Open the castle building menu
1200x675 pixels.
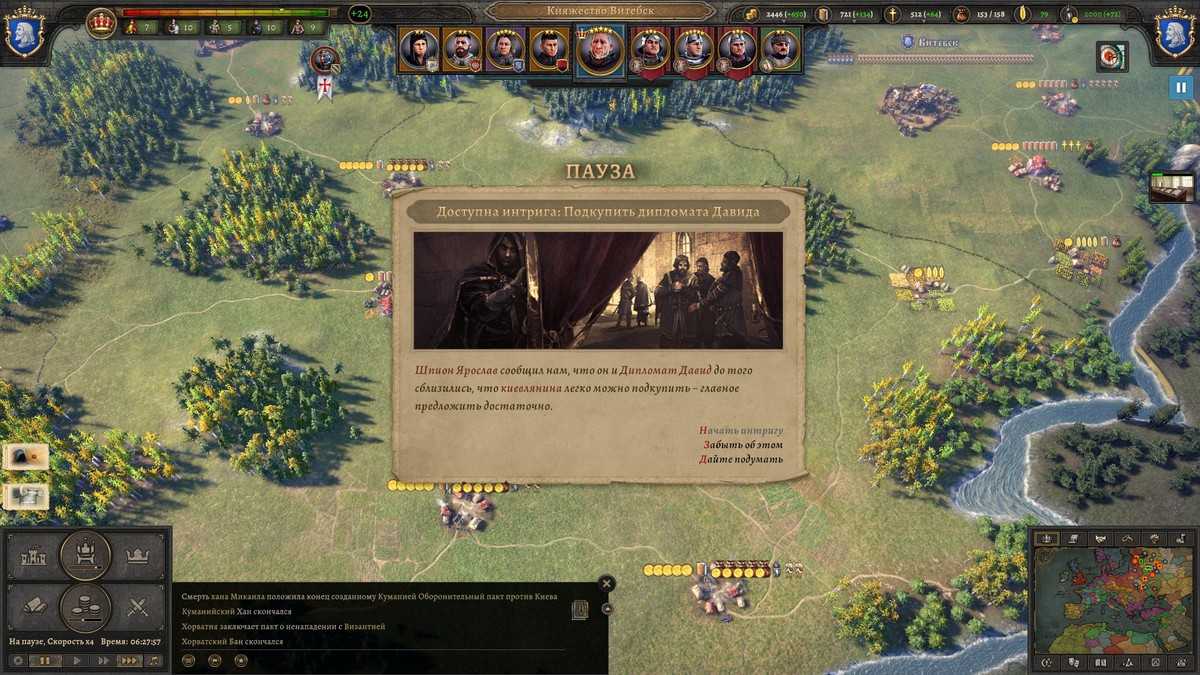pos(34,555)
